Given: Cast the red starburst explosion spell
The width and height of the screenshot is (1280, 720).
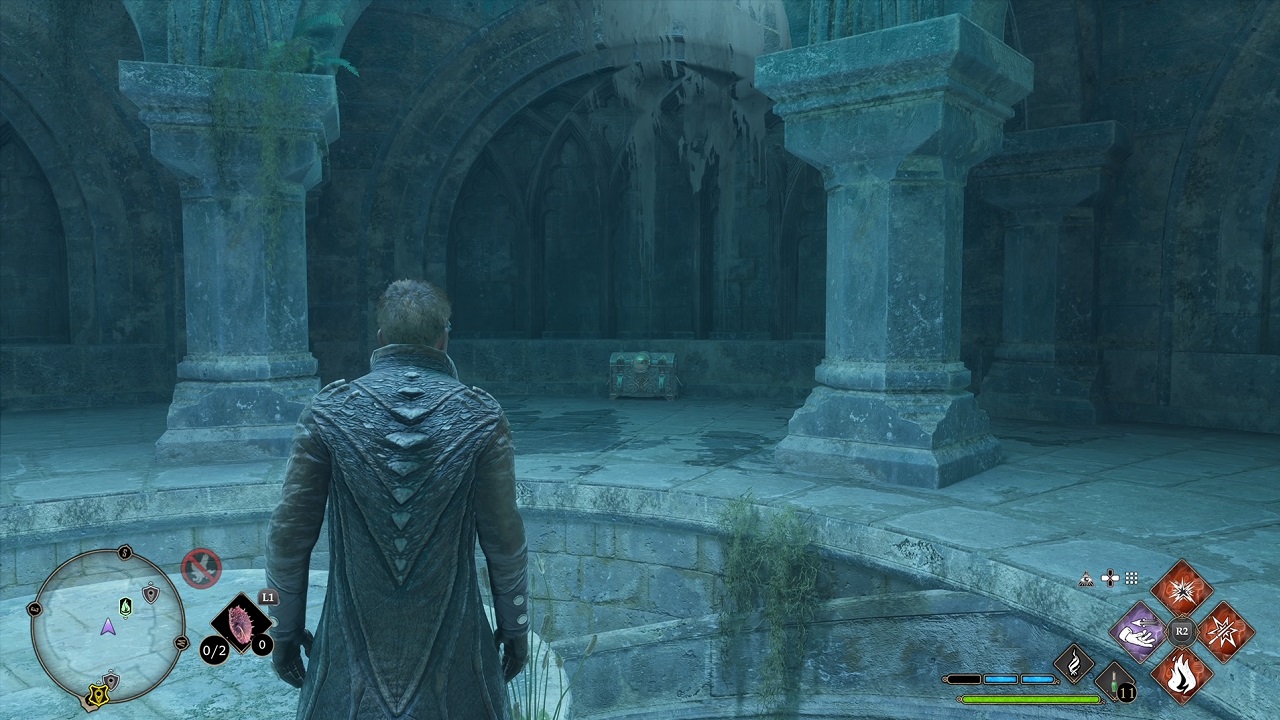Looking at the screenshot, I should [1182, 589].
